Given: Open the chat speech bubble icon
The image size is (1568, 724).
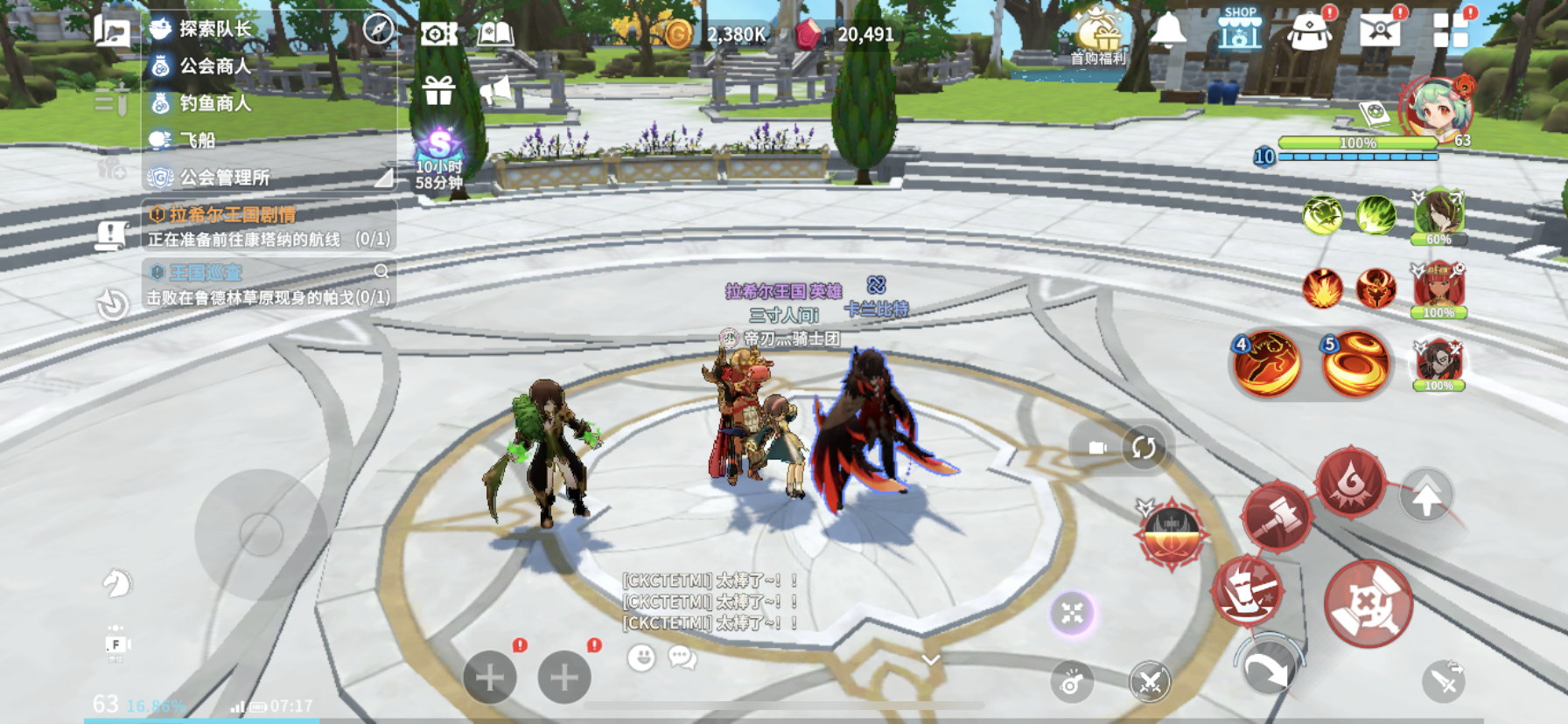Looking at the screenshot, I should (x=682, y=658).
